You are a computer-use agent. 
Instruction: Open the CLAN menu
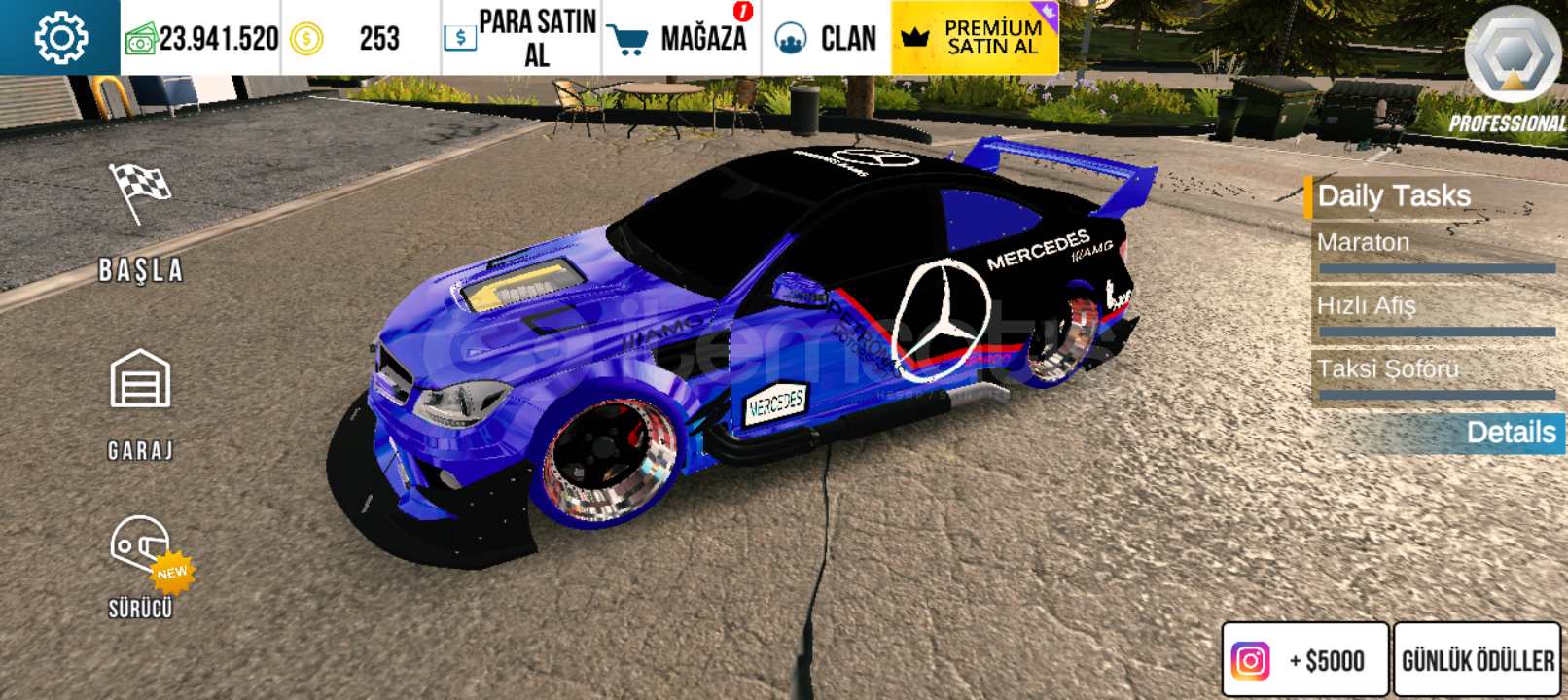tap(826, 38)
